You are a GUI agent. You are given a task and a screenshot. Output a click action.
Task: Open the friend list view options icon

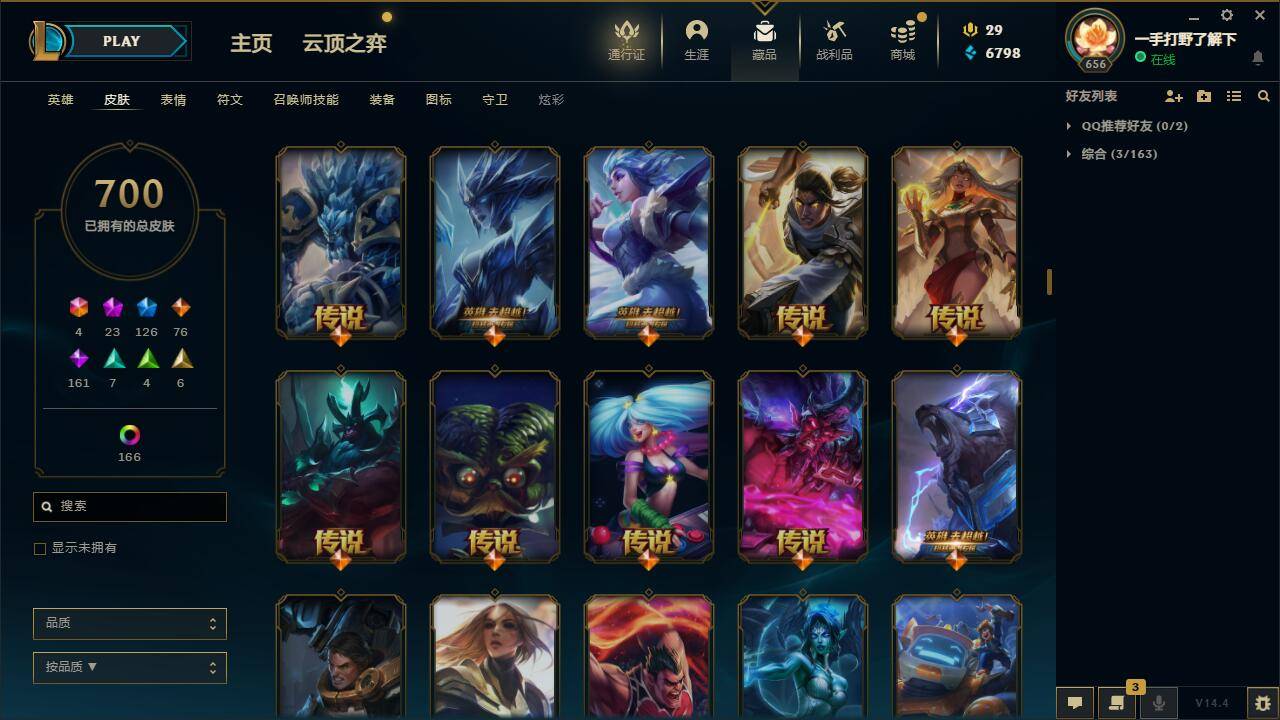click(1233, 96)
